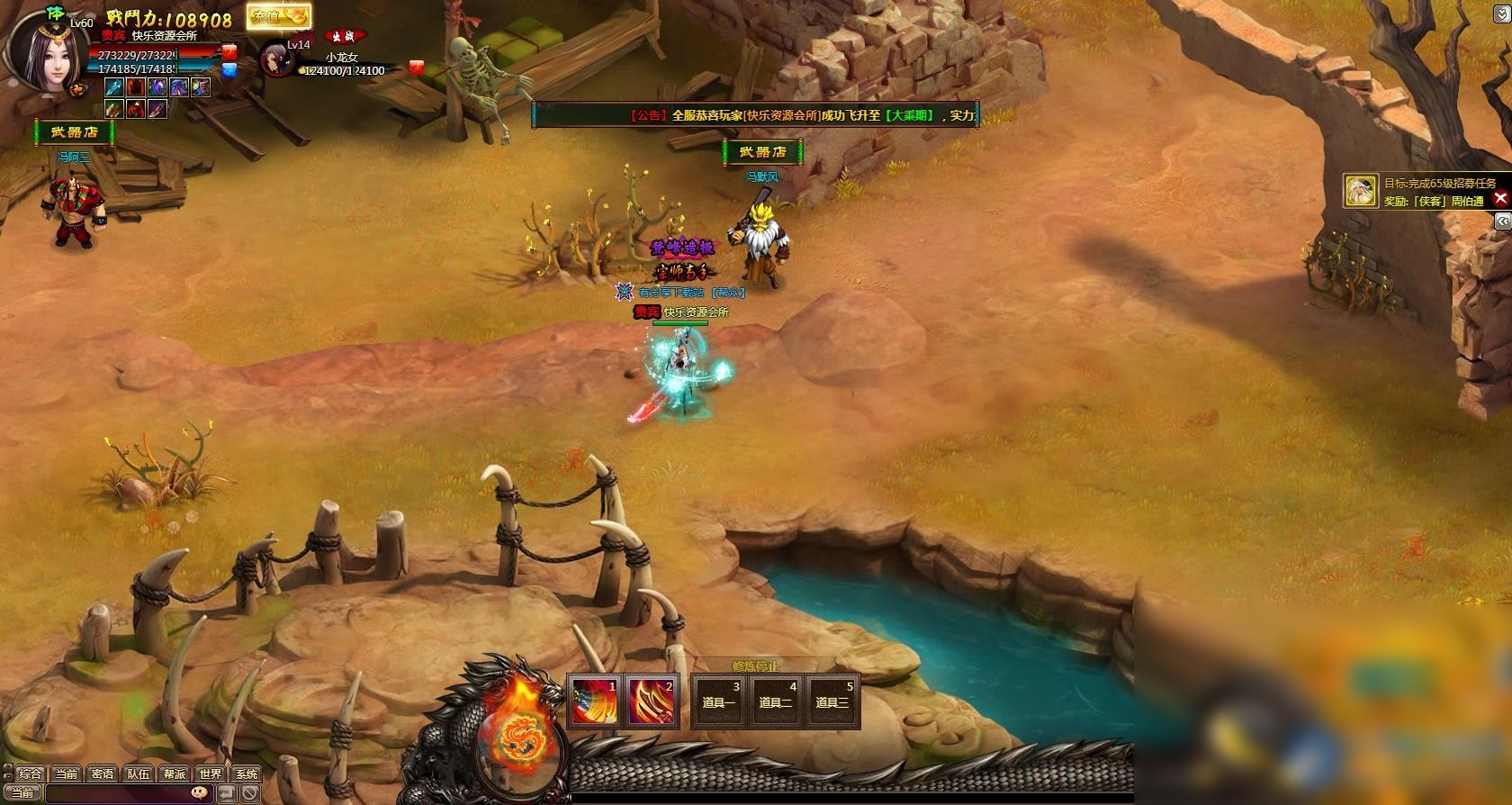This screenshot has width=1512, height=805.
Task: Use the second fire claw skill
Action: pyautogui.click(x=652, y=701)
